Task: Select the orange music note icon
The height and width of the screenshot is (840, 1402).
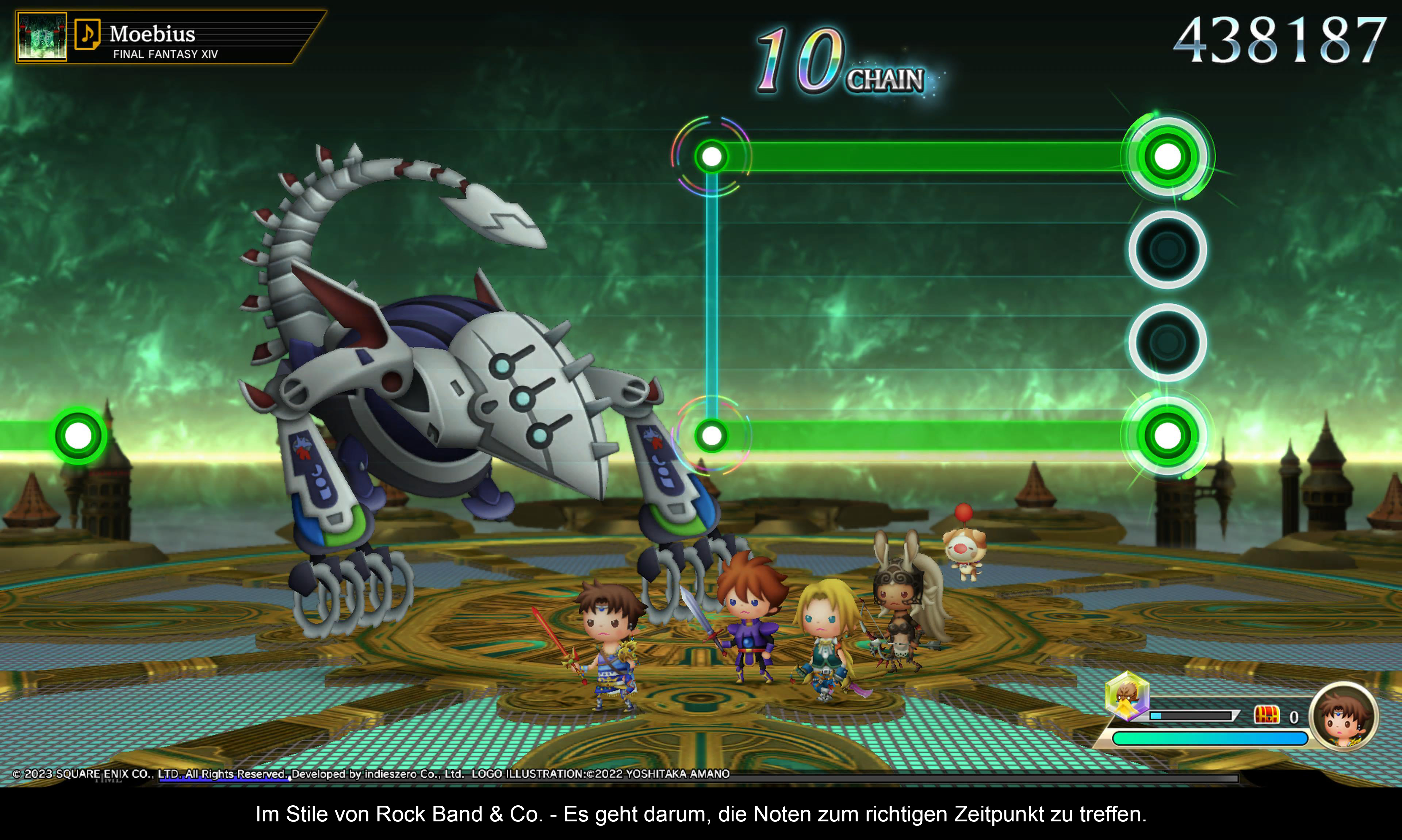Action: [88, 34]
